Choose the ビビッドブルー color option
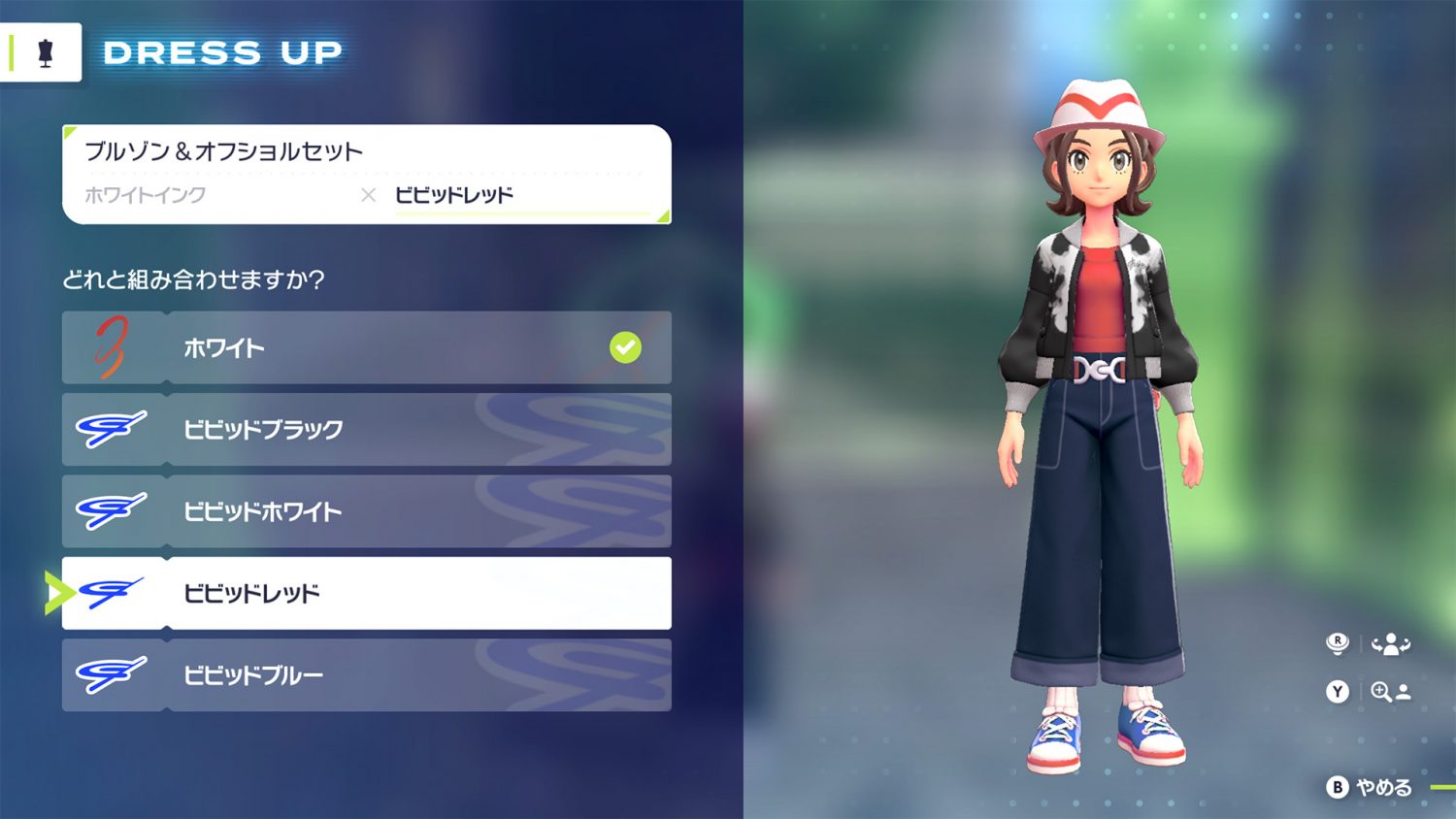1456x819 pixels. click(366, 674)
